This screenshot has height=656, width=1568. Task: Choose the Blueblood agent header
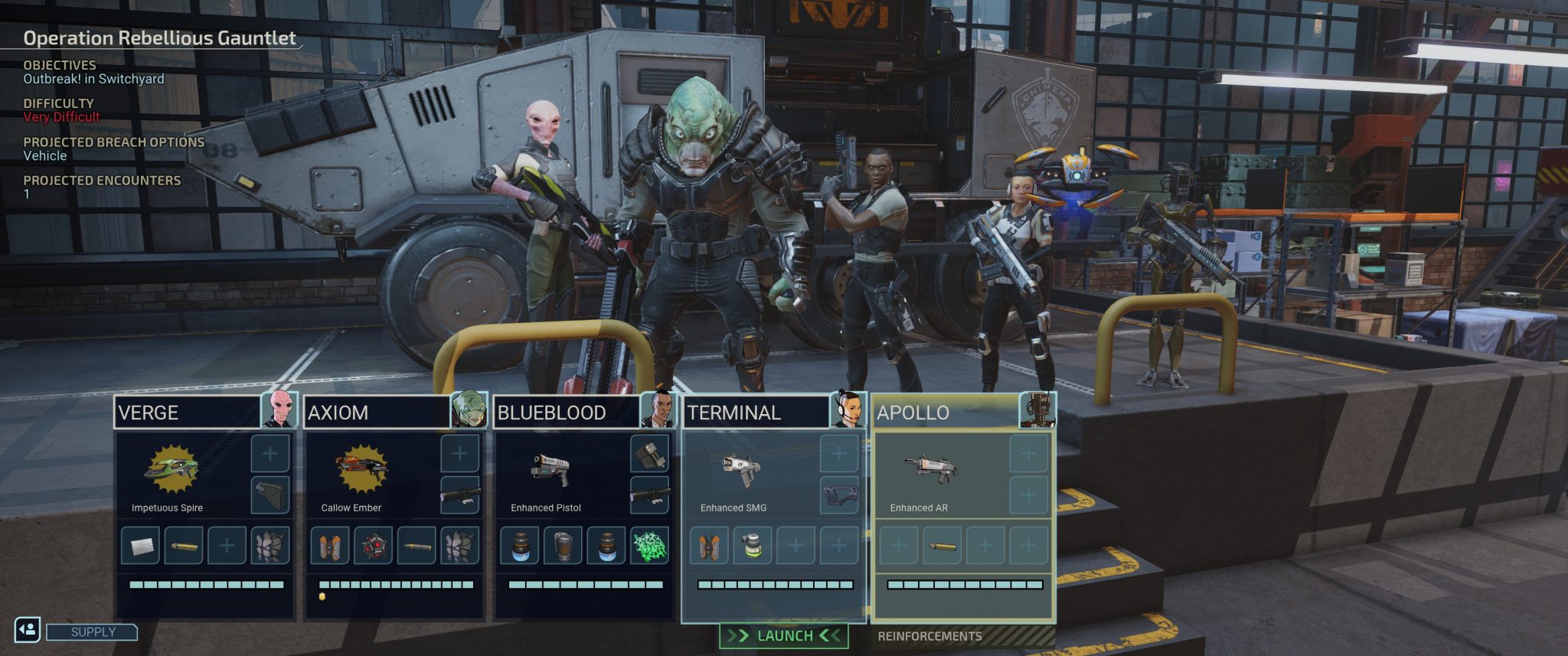click(567, 413)
